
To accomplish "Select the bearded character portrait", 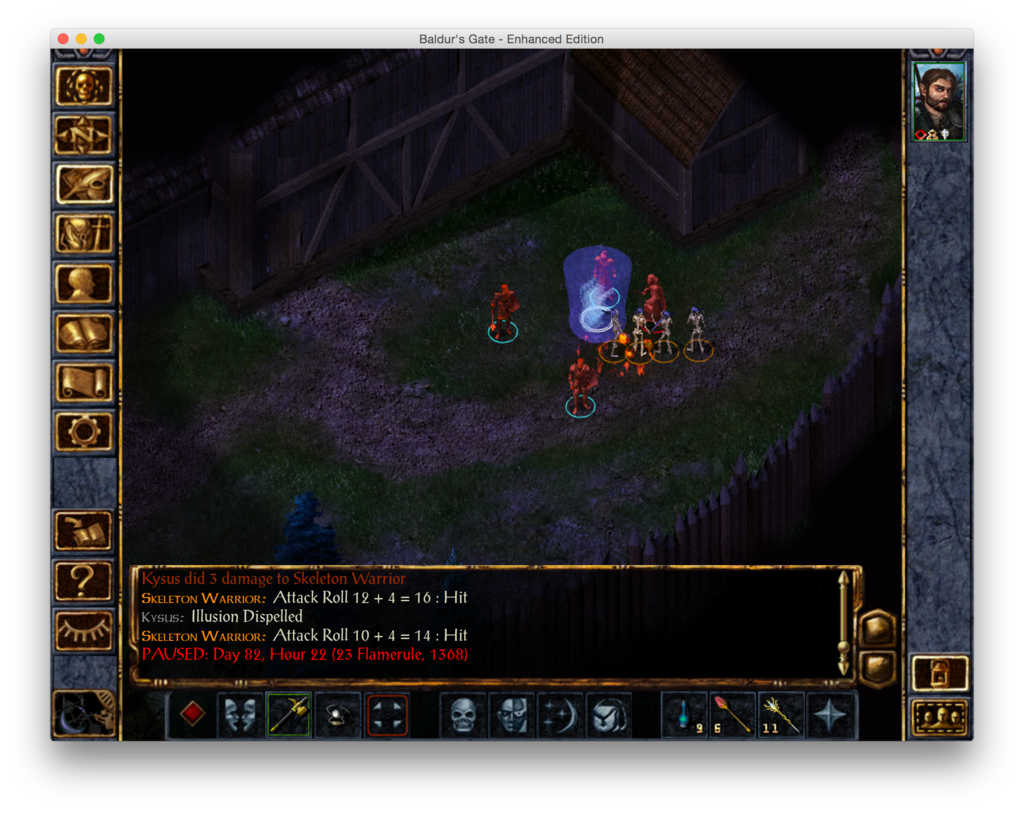I will tap(939, 101).
